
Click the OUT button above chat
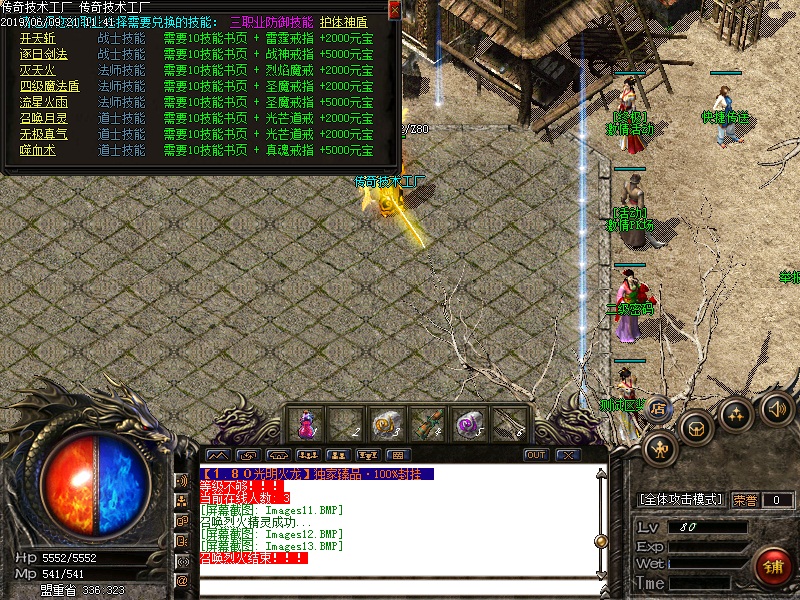click(536, 455)
